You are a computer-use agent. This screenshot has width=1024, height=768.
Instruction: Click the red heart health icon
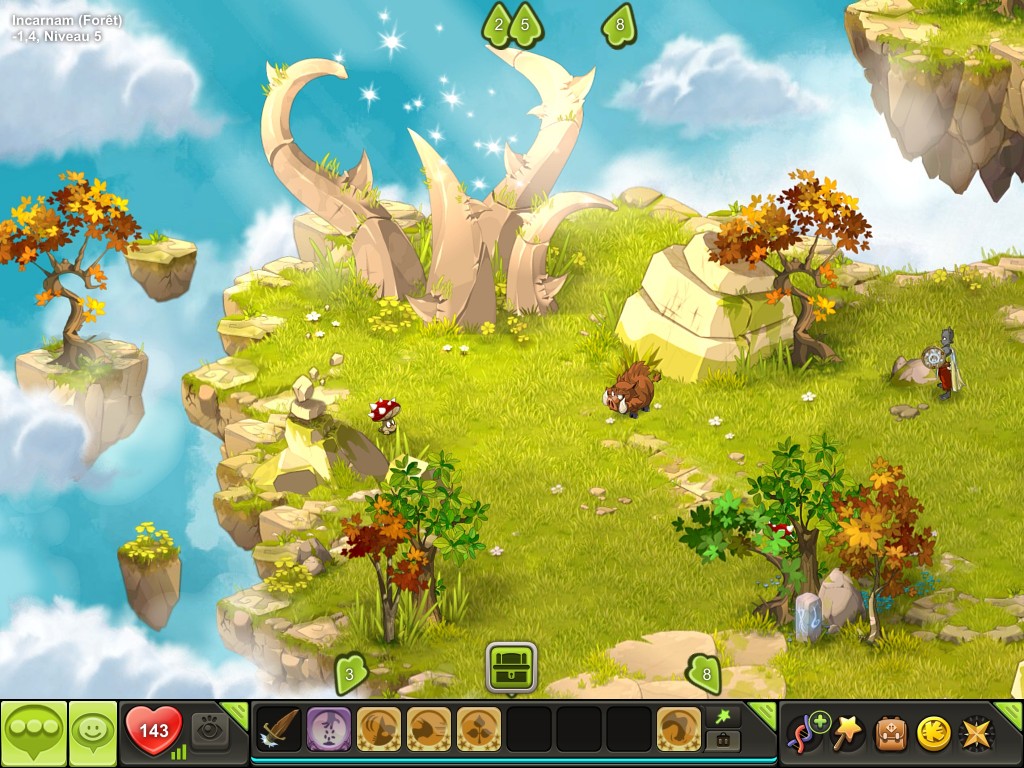(154, 731)
